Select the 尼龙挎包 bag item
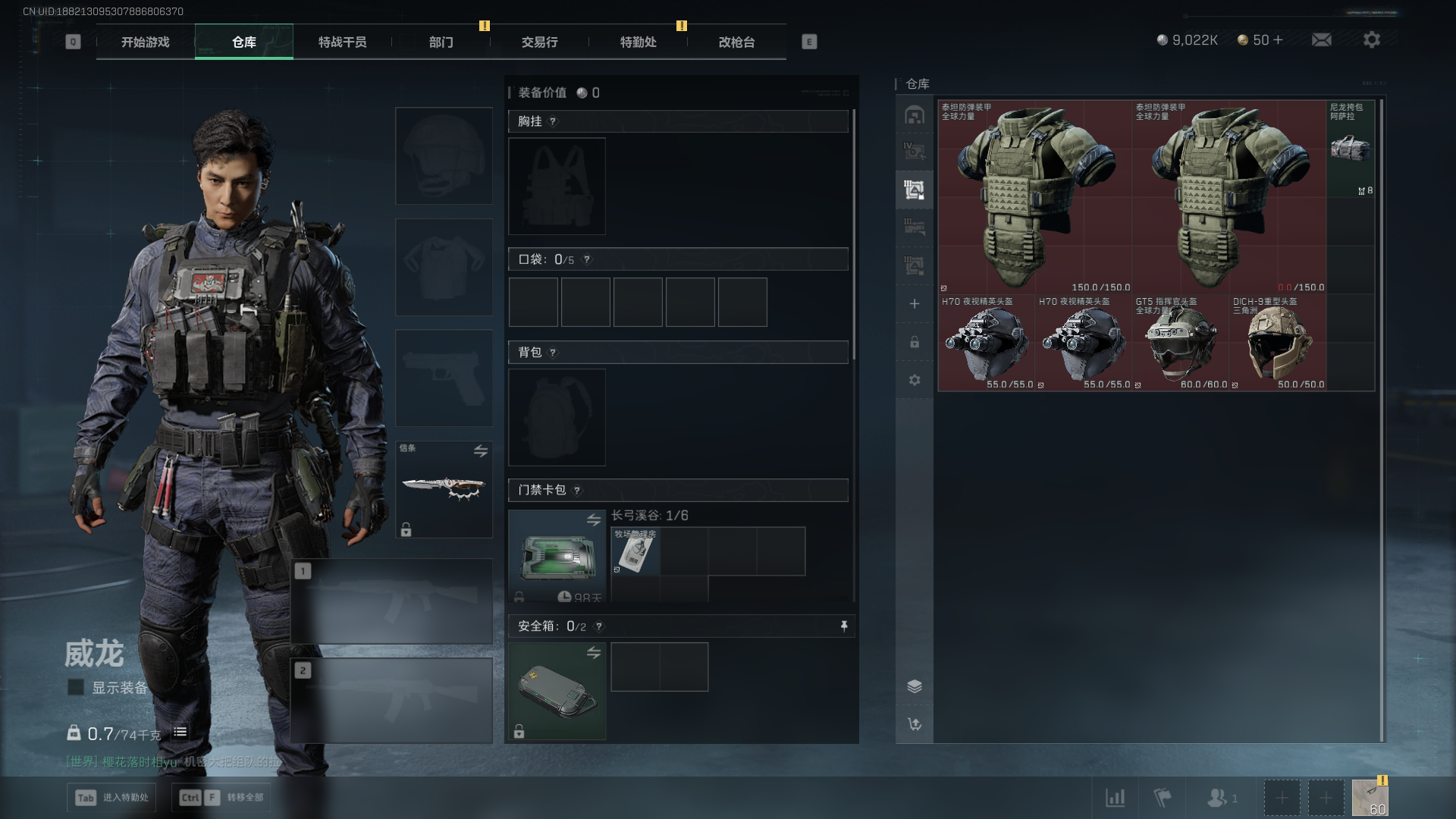 [x=1351, y=149]
